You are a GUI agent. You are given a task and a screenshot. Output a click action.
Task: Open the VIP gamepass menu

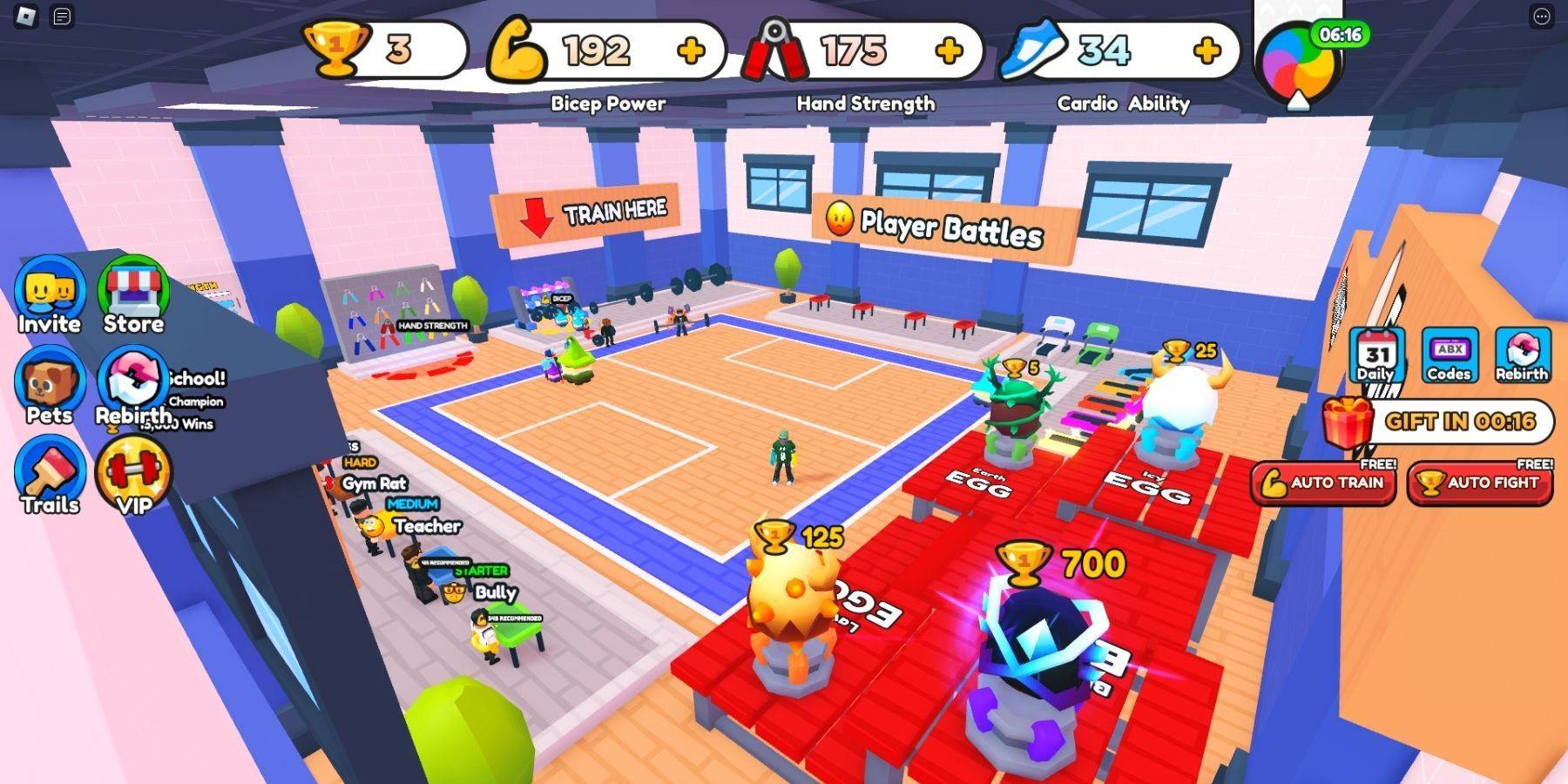135,473
